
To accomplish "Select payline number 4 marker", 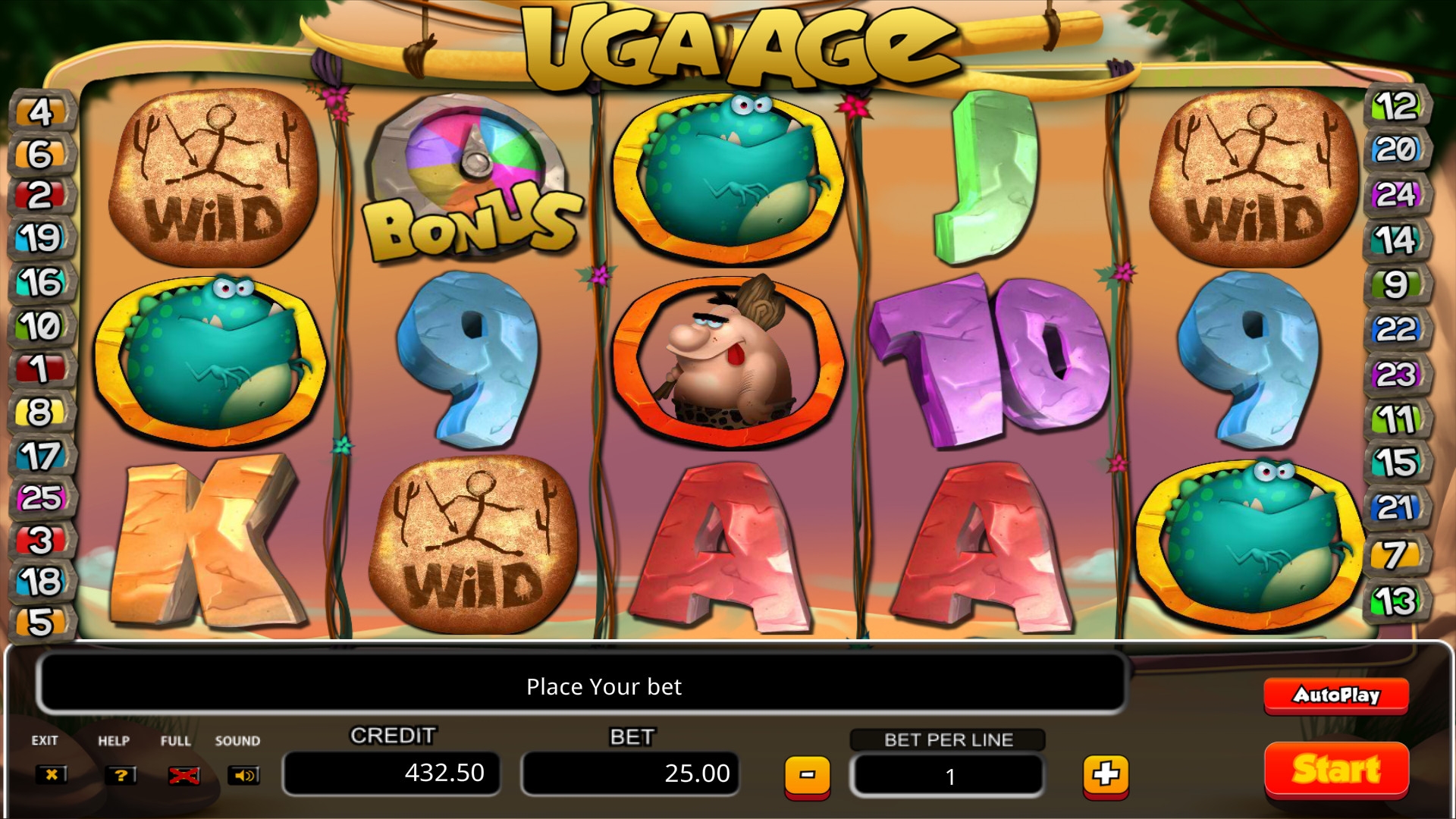I will pyautogui.click(x=41, y=111).
